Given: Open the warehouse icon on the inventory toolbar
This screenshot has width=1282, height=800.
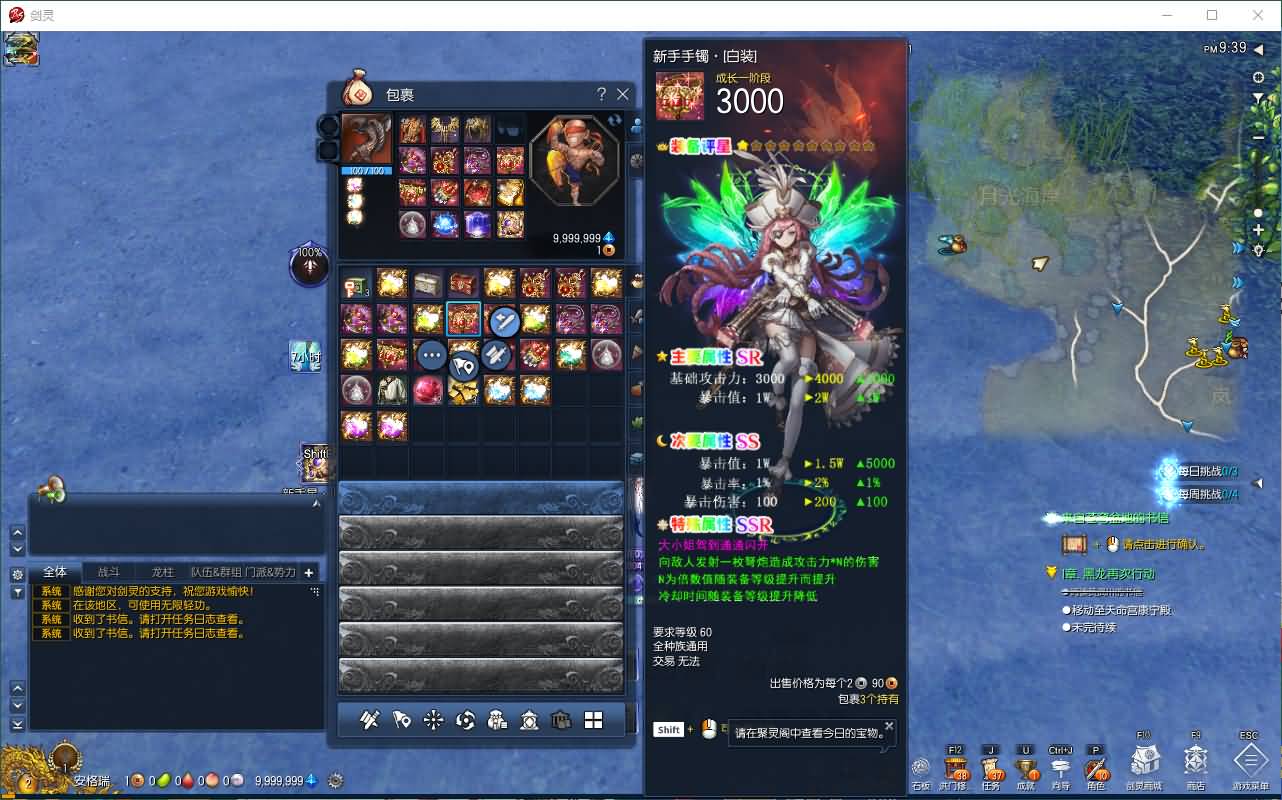Looking at the screenshot, I should 560,720.
